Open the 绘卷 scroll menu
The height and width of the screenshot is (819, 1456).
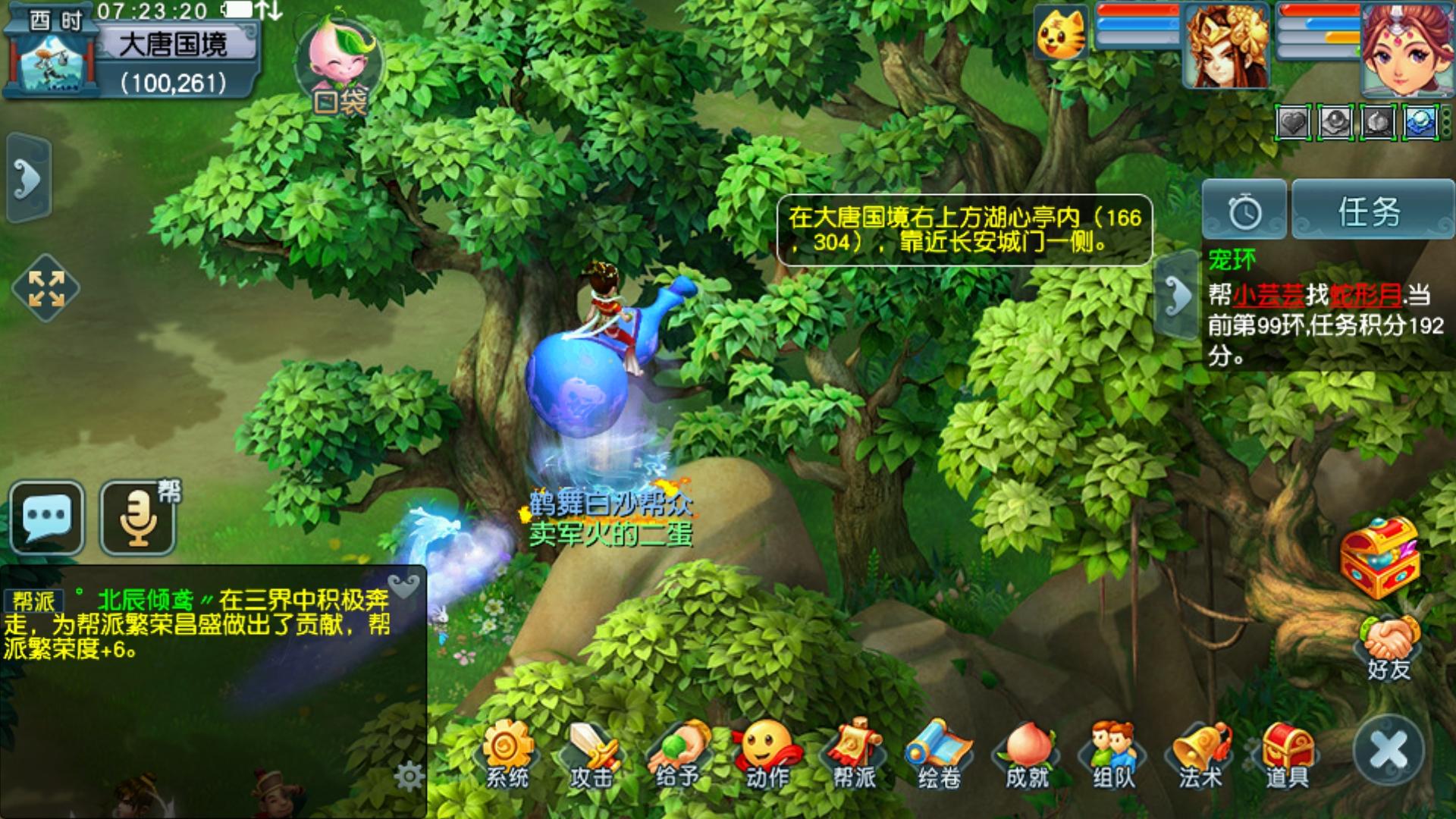pyautogui.click(x=940, y=753)
